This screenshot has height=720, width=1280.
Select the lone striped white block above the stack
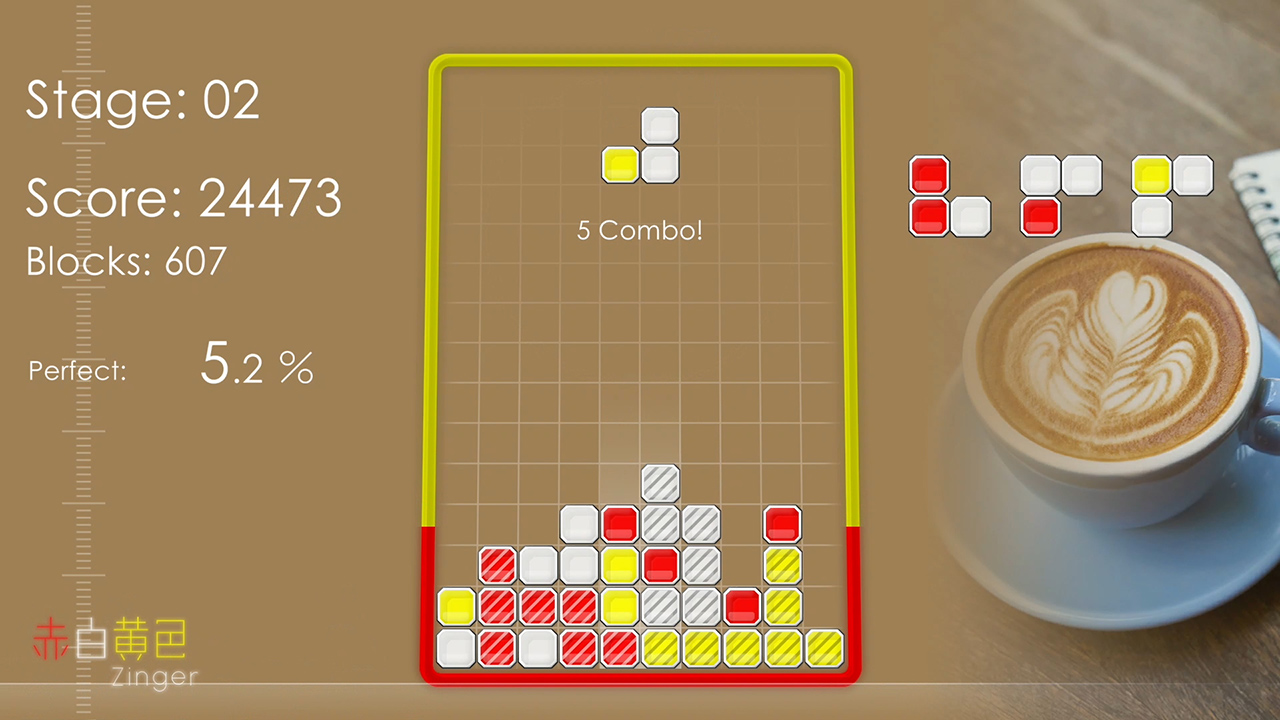[660, 485]
